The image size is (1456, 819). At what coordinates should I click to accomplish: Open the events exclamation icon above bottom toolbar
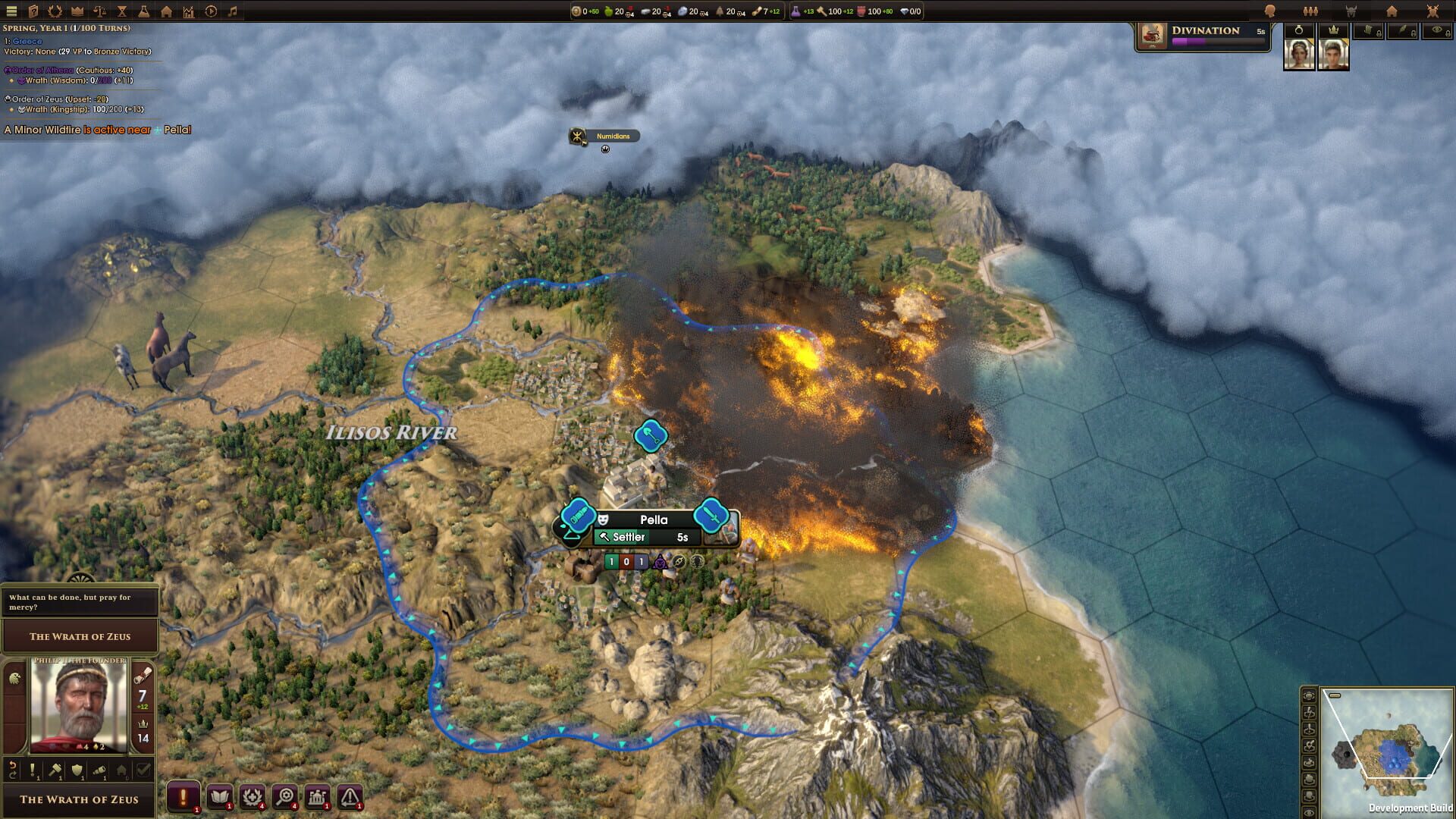[x=184, y=798]
